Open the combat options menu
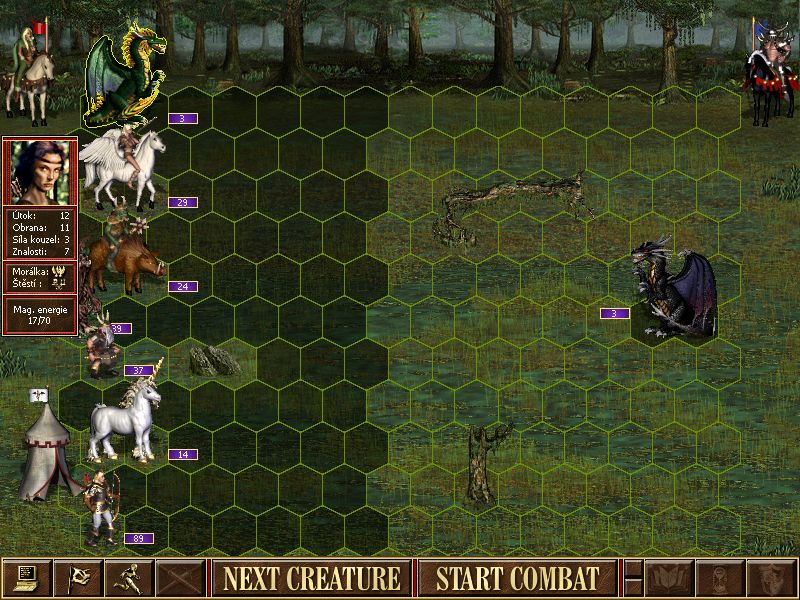800x600 pixels. click(x=27, y=578)
